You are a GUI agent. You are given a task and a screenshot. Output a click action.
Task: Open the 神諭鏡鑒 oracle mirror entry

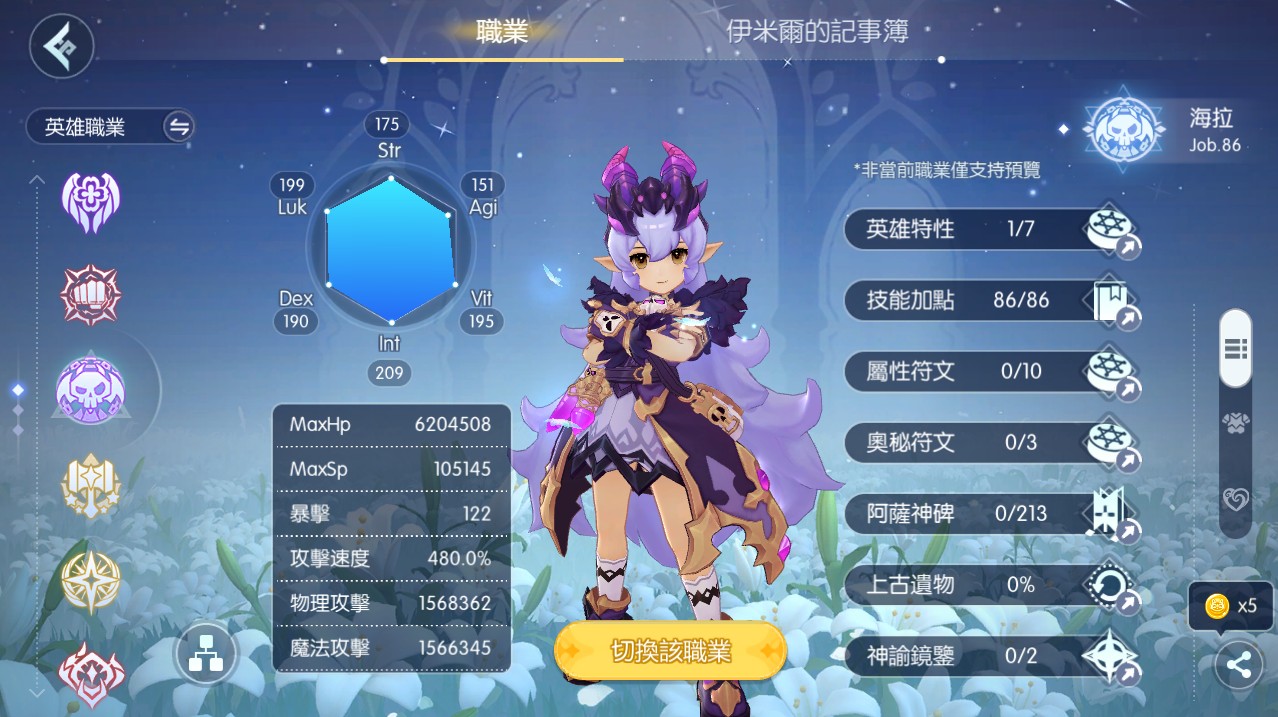(x=990, y=656)
